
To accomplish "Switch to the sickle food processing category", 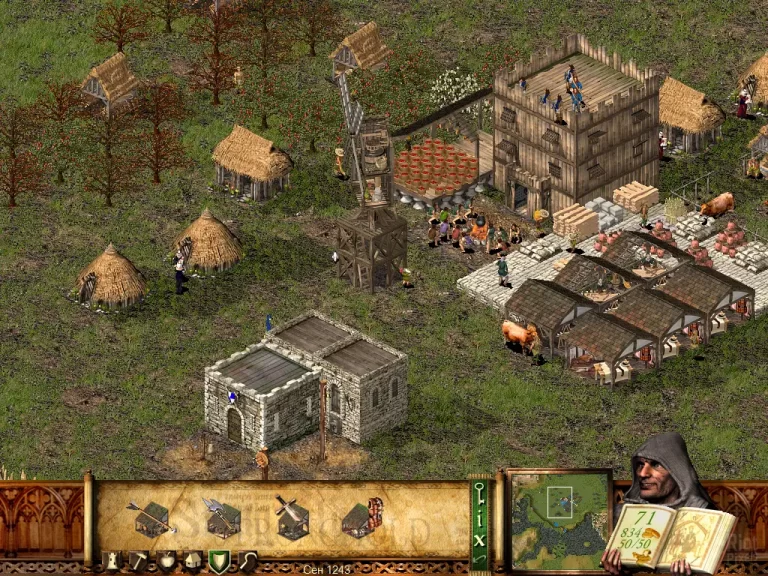I will [246, 561].
